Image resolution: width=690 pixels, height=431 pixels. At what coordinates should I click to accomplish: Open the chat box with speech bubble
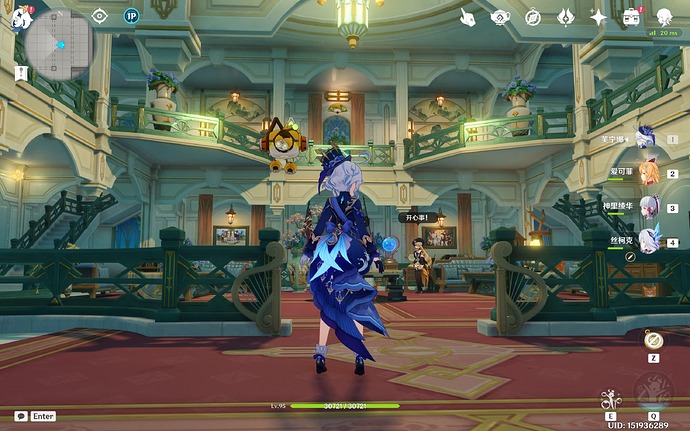coord(21,415)
